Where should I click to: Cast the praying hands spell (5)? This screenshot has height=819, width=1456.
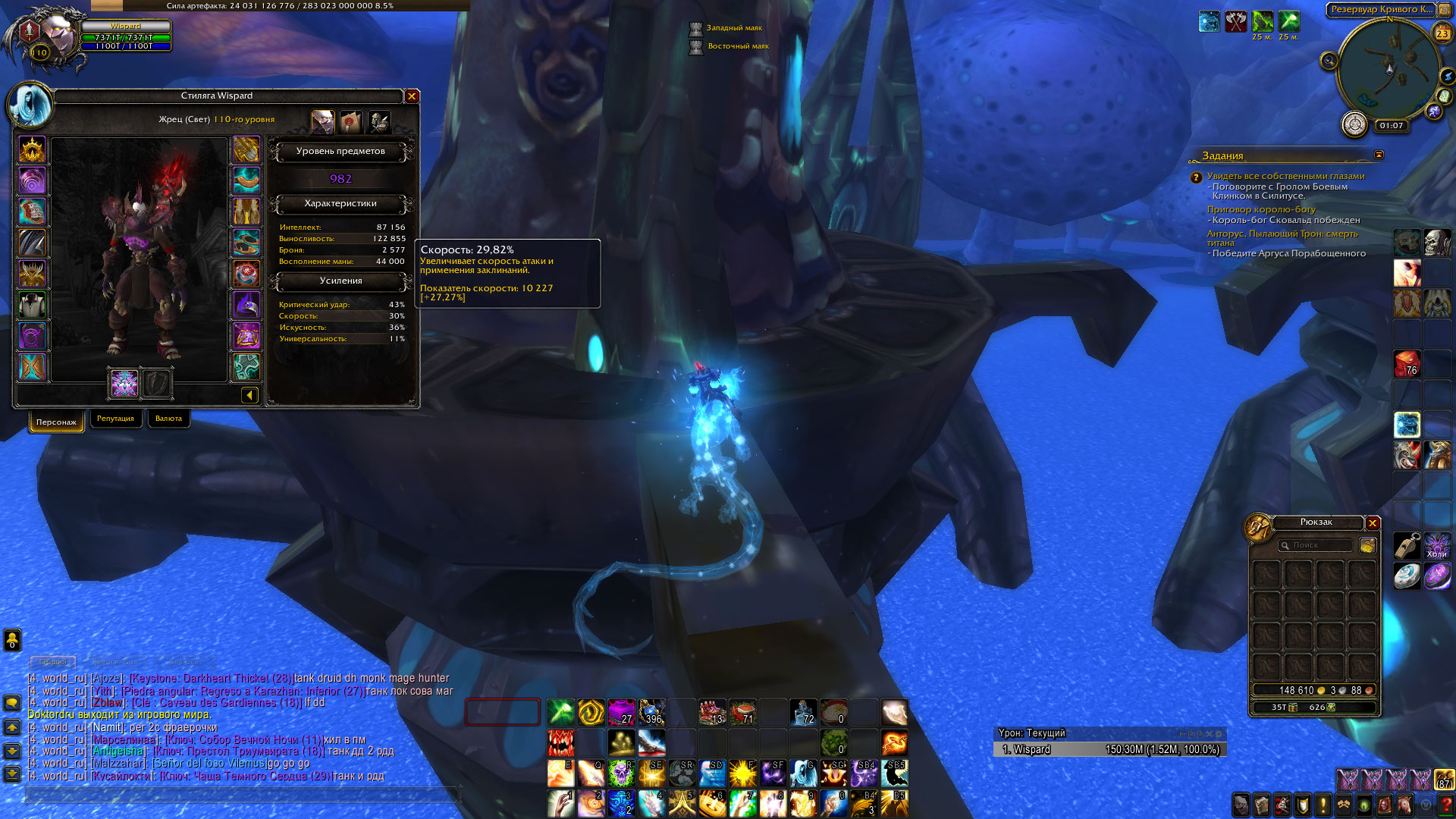[x=682, y=803]
